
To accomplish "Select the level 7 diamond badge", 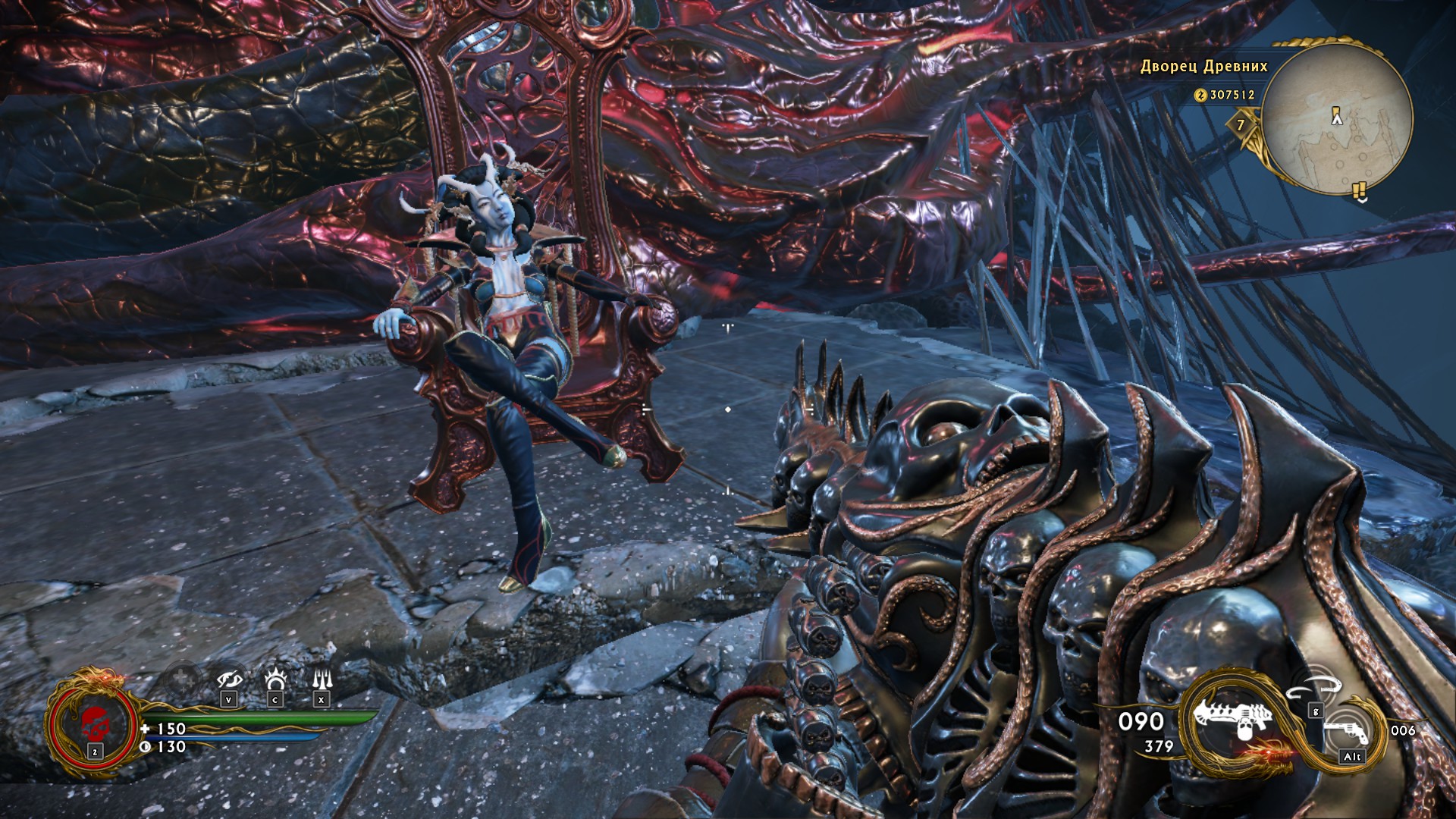I will tap(1241, 125).
